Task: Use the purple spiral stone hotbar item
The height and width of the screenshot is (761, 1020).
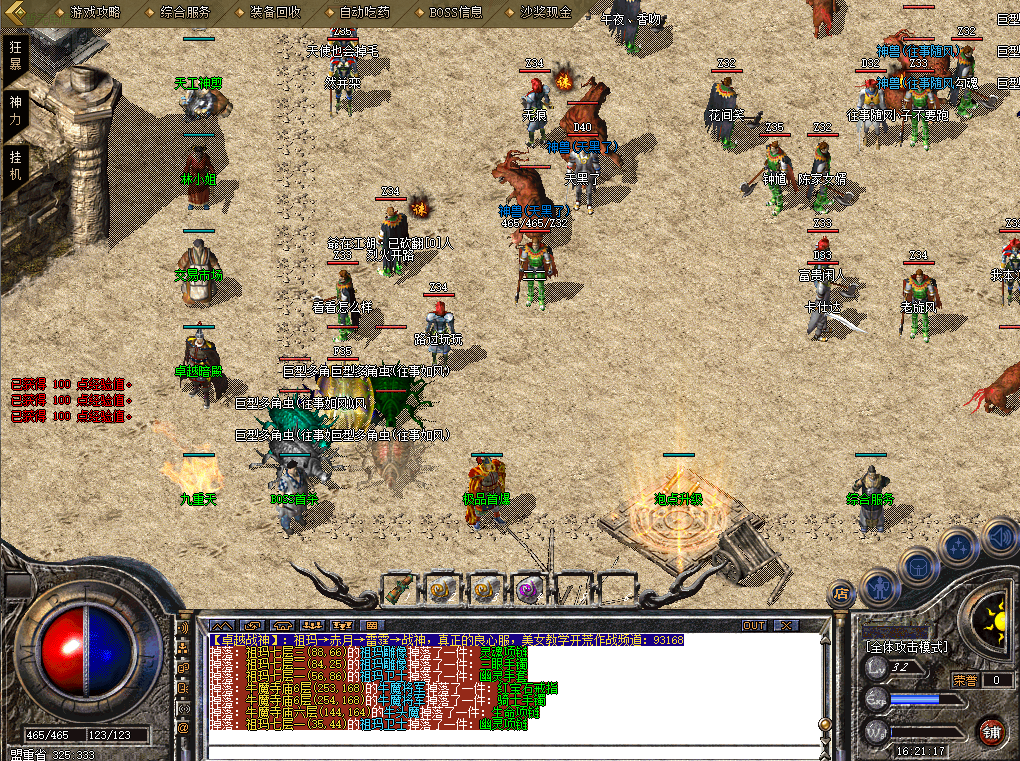Action: coord(528,589)
